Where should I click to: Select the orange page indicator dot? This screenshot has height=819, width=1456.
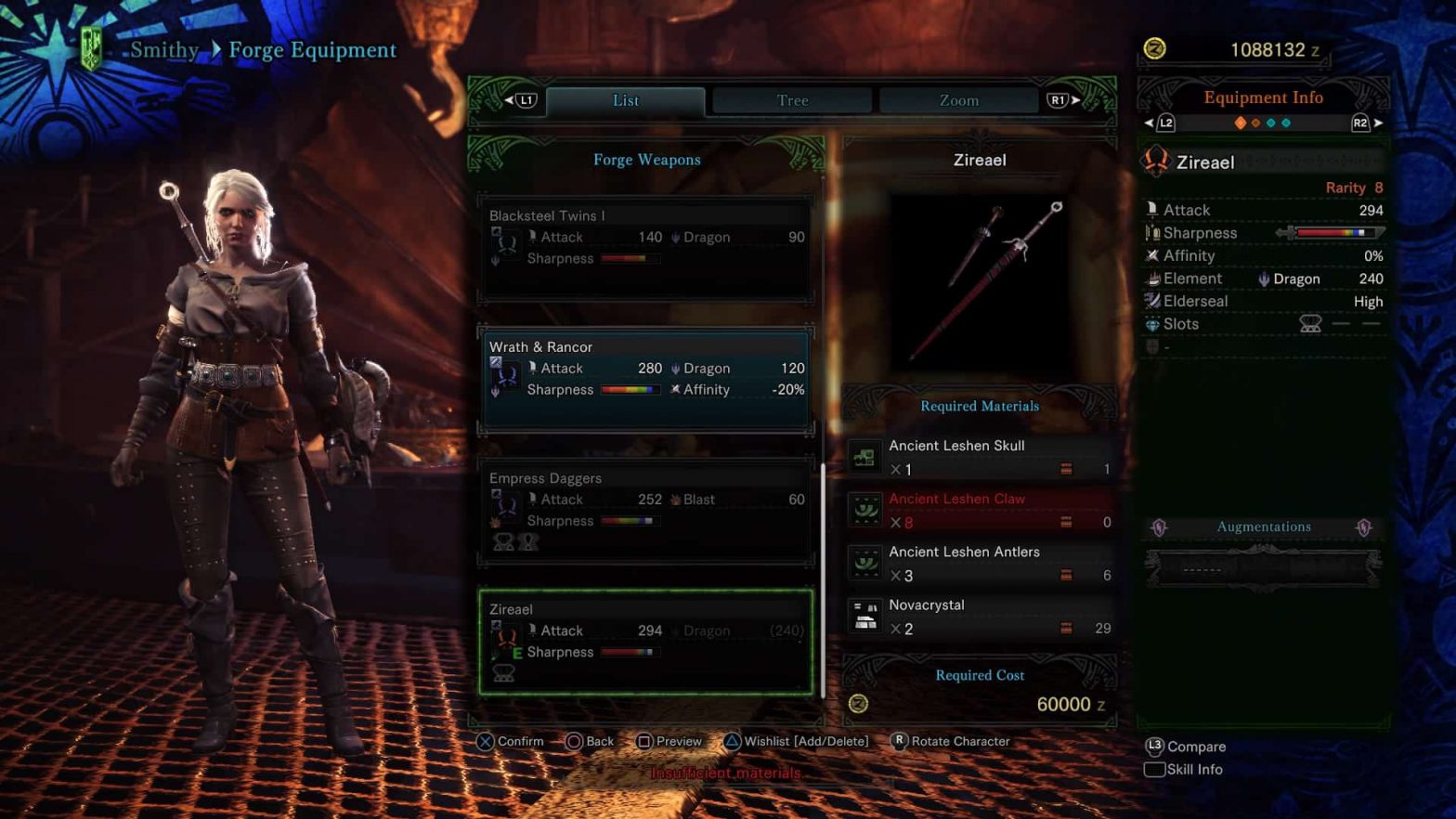pos(1242,122)
